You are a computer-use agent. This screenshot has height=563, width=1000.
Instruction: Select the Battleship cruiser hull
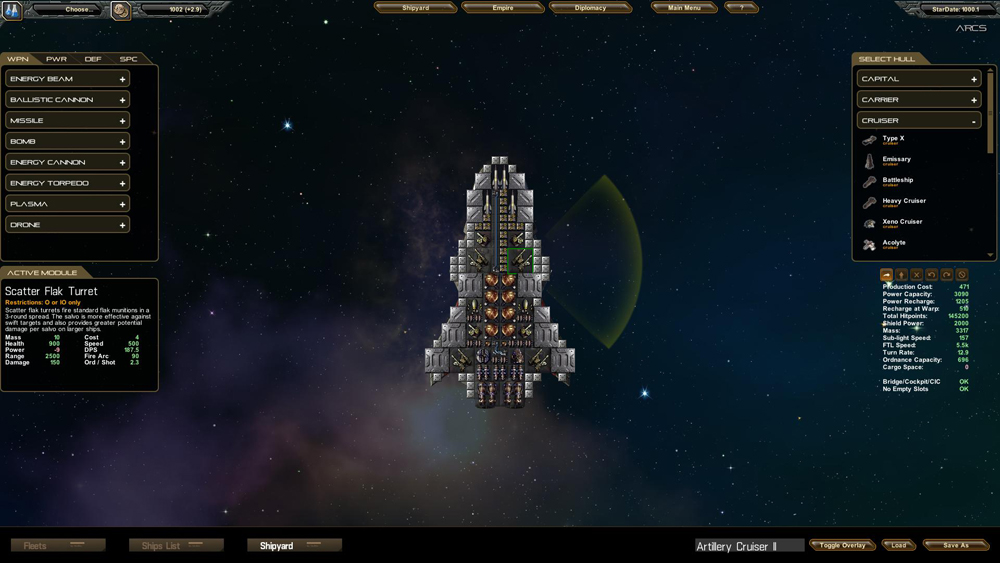pyautogui.click(x=897, y=181)
